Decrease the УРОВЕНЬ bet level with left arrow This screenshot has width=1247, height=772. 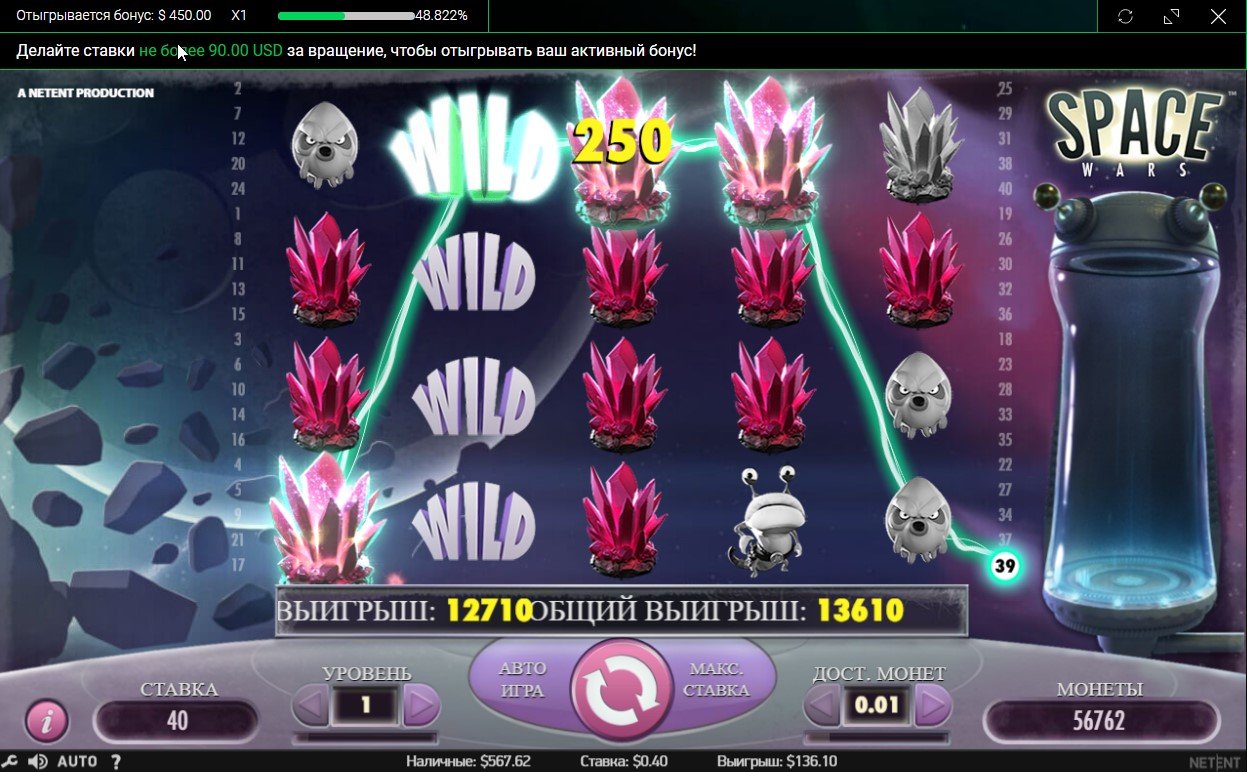(x=311, y=706)
